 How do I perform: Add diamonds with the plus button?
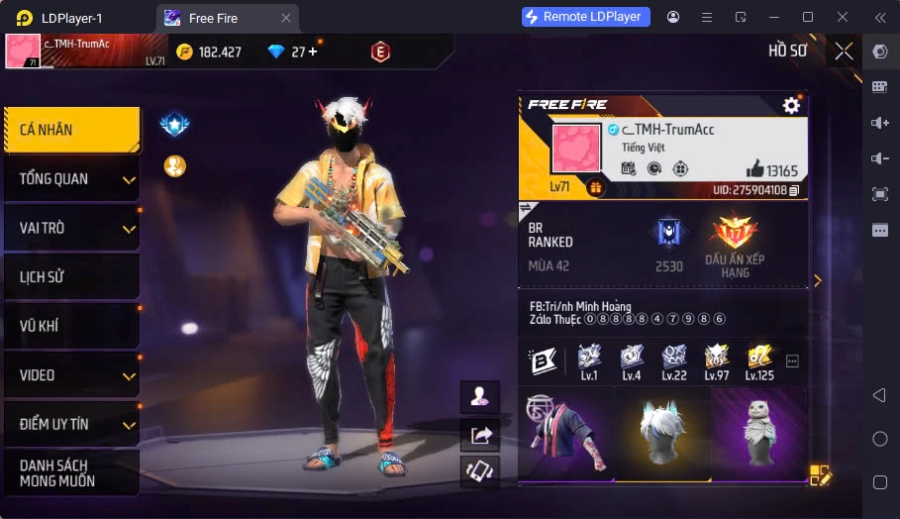click(x=313, y=52)
